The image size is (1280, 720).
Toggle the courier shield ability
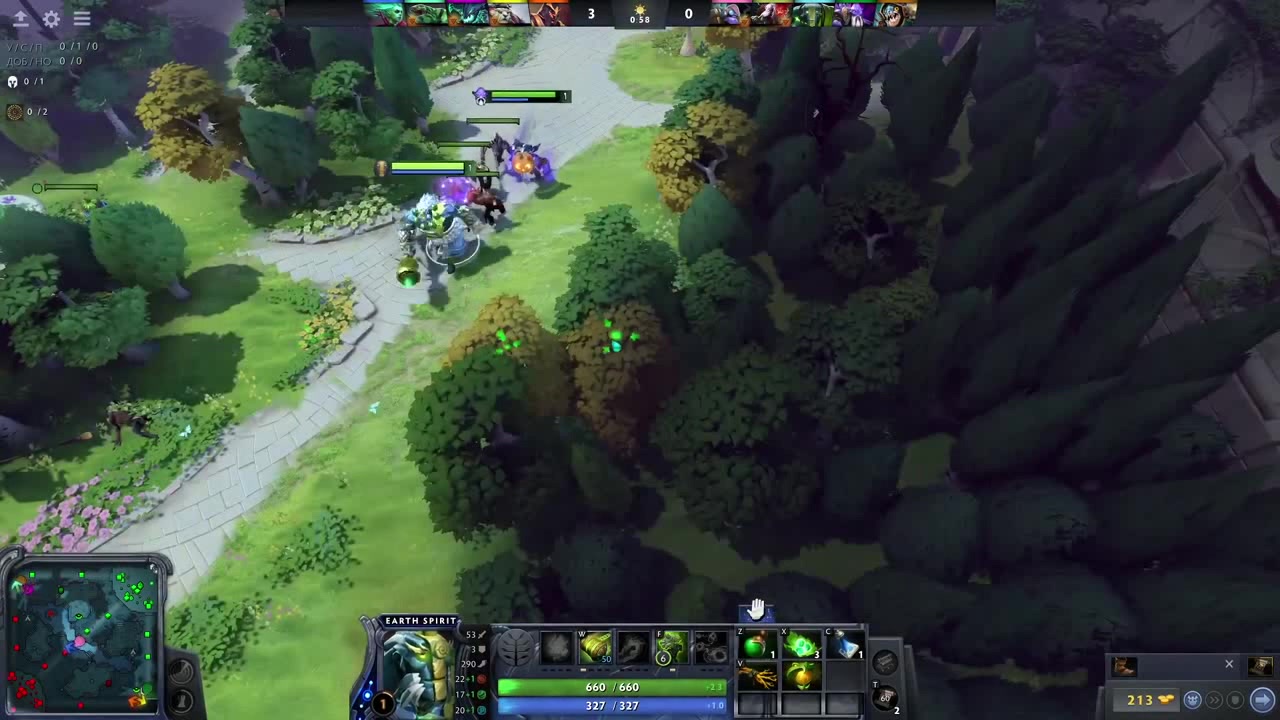point(1234,700)
